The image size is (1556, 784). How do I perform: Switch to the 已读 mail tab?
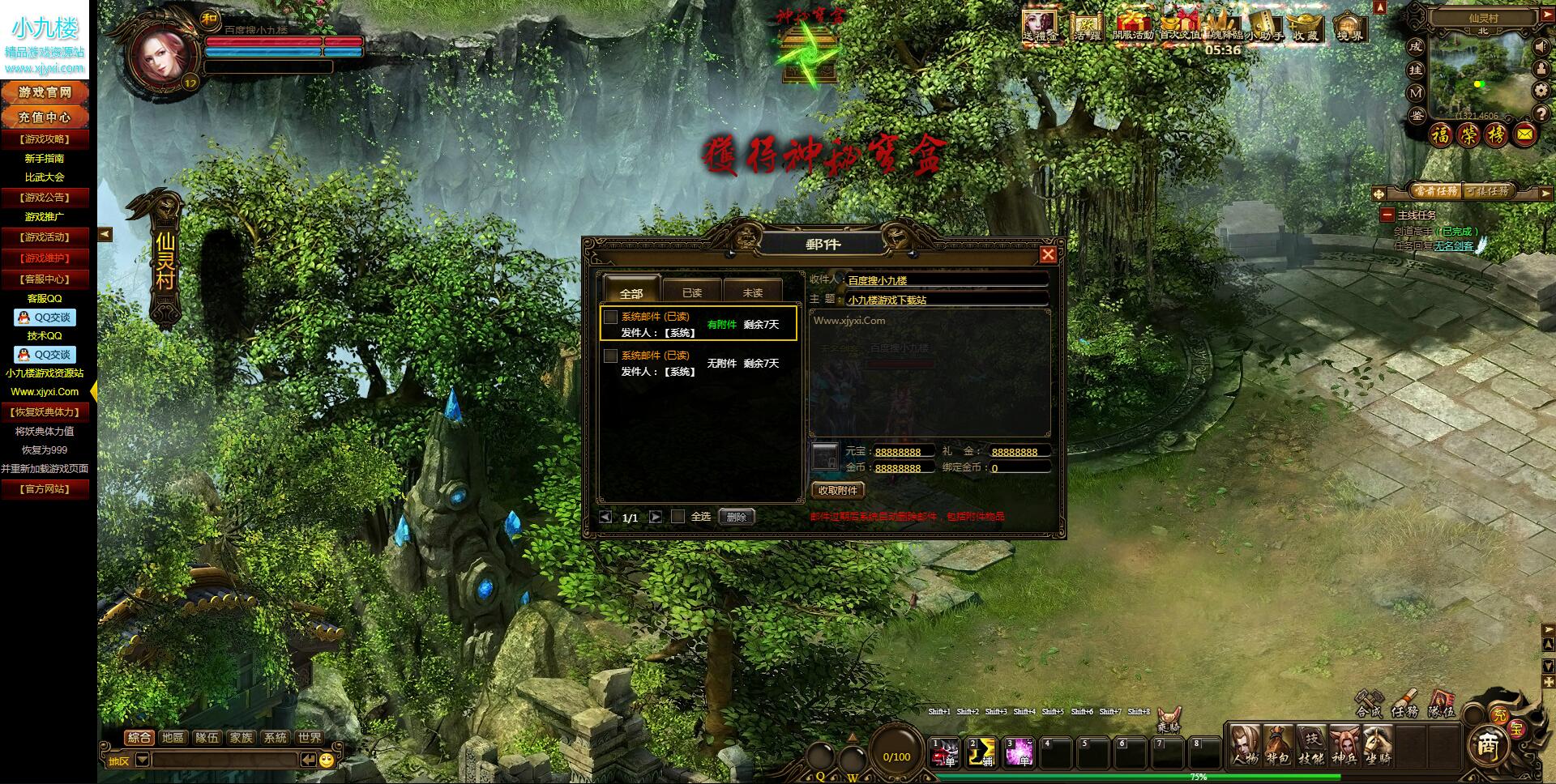point(691,292)
